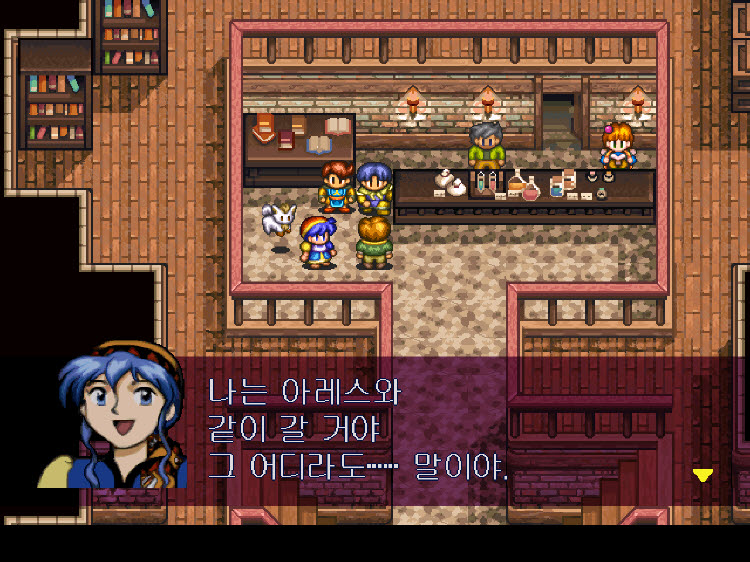Click the yellow dialogue advance arrow
The width and height of the screenshot is (750, 562).
pyautogui.click(x=703, y=475)
